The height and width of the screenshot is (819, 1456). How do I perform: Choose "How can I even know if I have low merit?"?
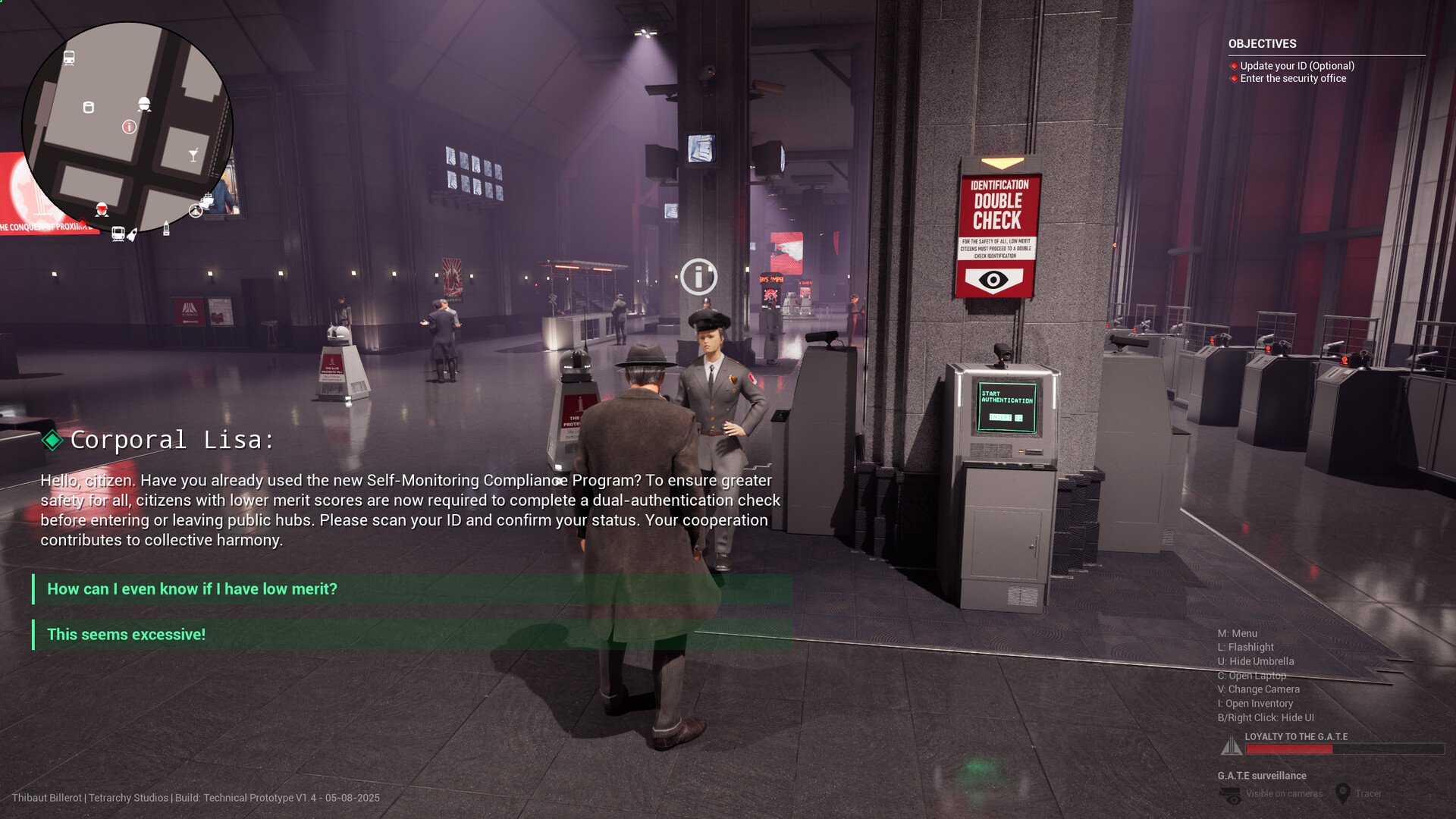192,589
